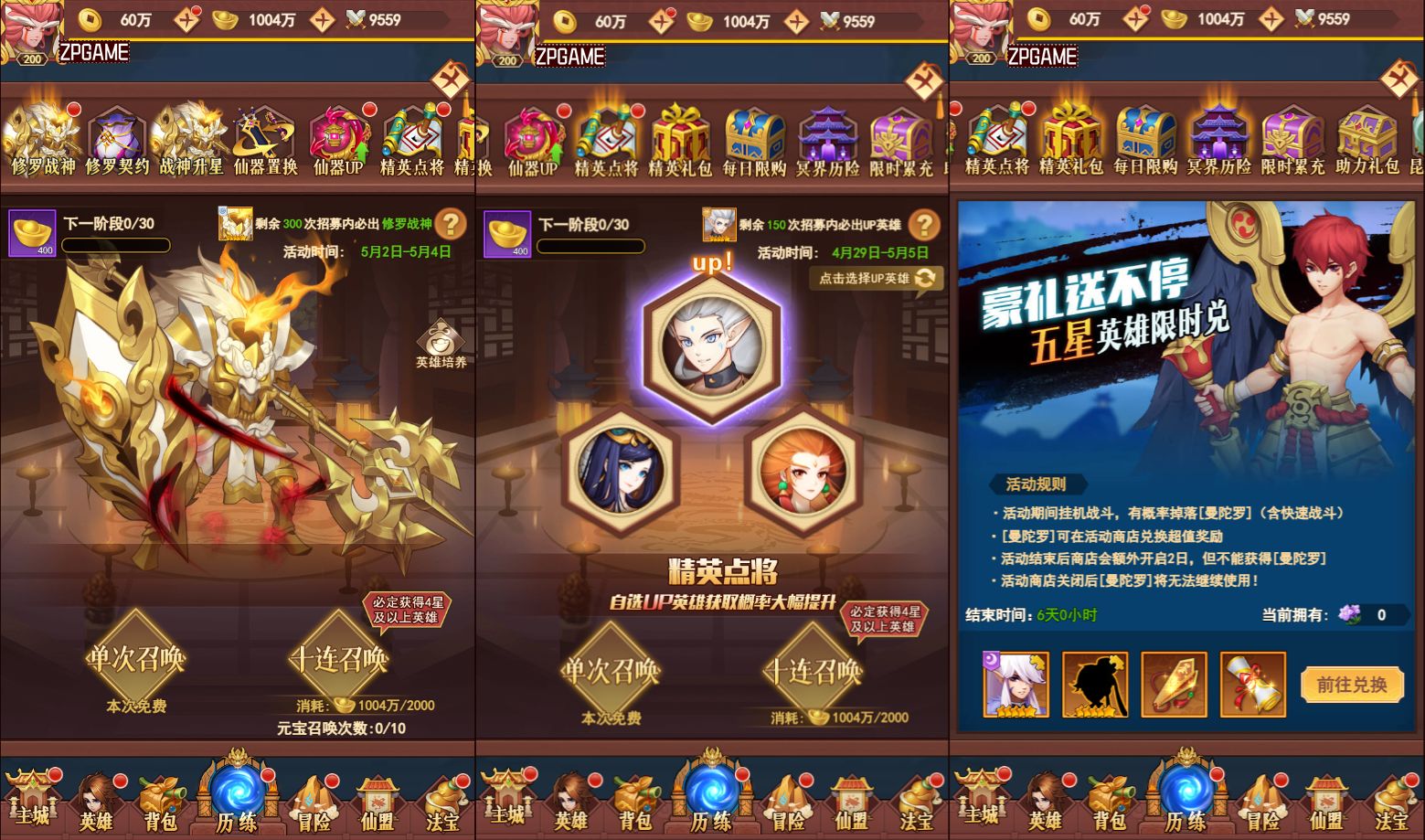Viewport: 1425px width, 840px height.
Task: Select the five-star hero item thumbnail
Action: point(1015,684)
